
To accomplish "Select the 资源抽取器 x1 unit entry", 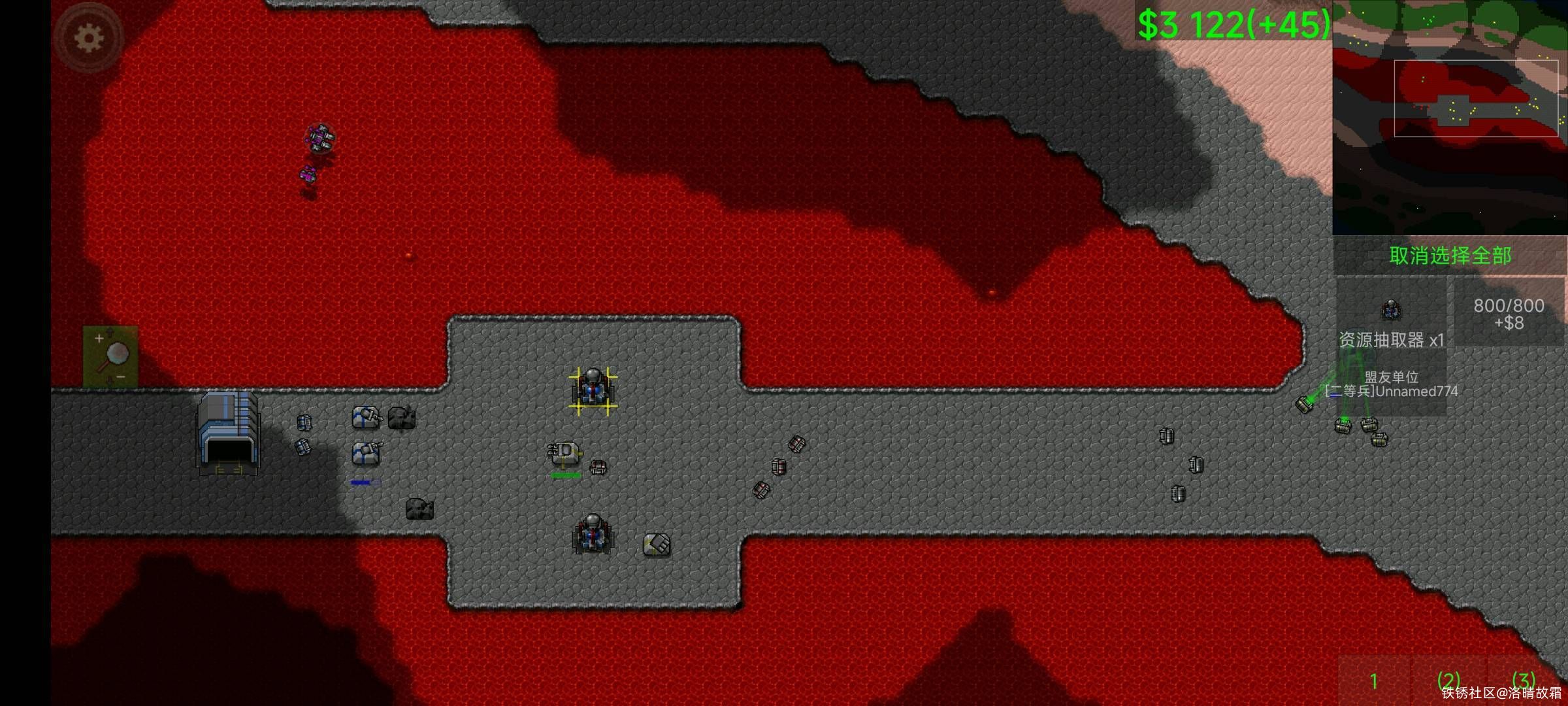I will [x=1390, y=320].
